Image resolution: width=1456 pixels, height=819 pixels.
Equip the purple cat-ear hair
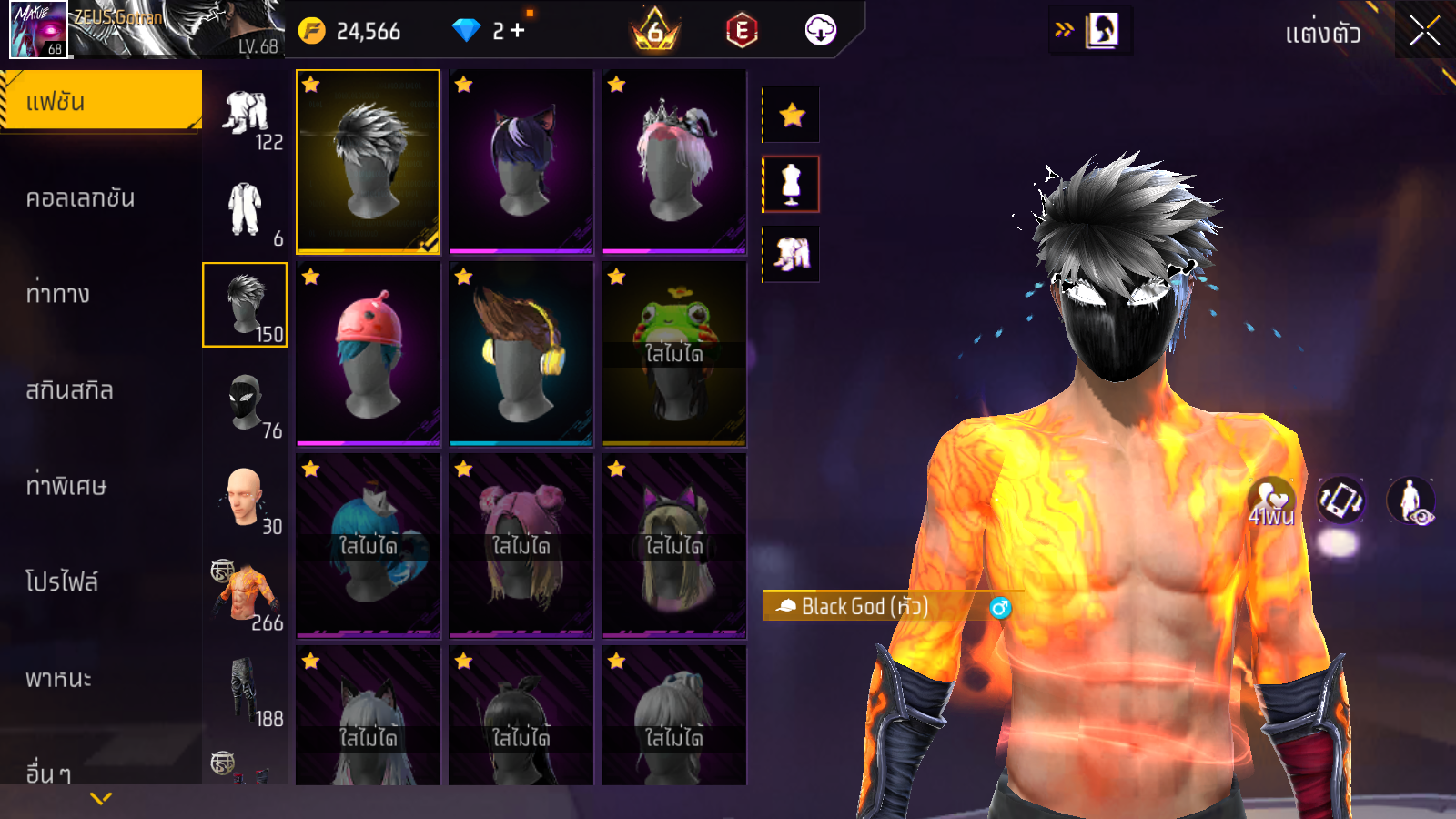point(521,161)
